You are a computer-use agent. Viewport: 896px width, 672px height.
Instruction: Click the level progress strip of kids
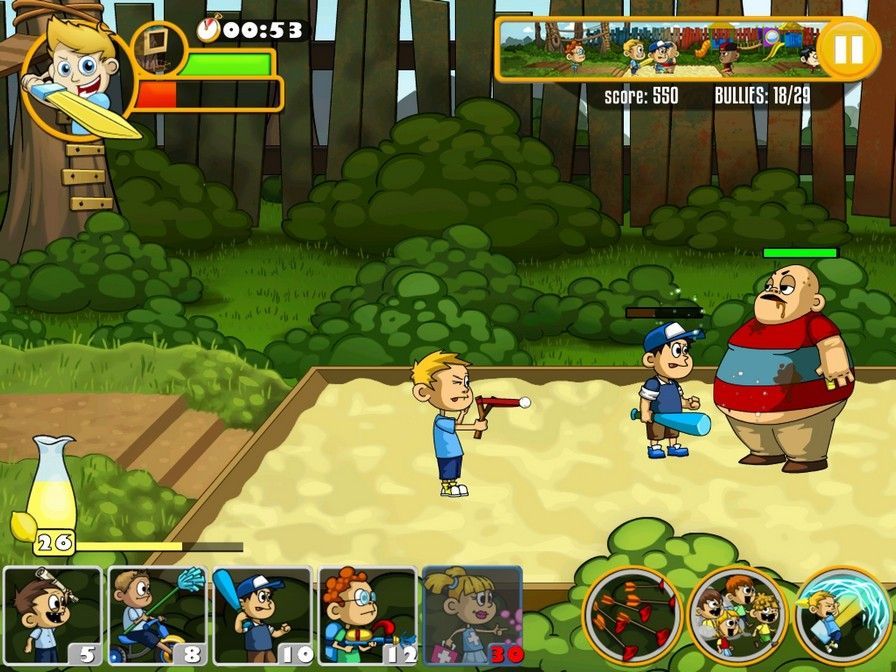pyautogui.click(x=660, y=49)
